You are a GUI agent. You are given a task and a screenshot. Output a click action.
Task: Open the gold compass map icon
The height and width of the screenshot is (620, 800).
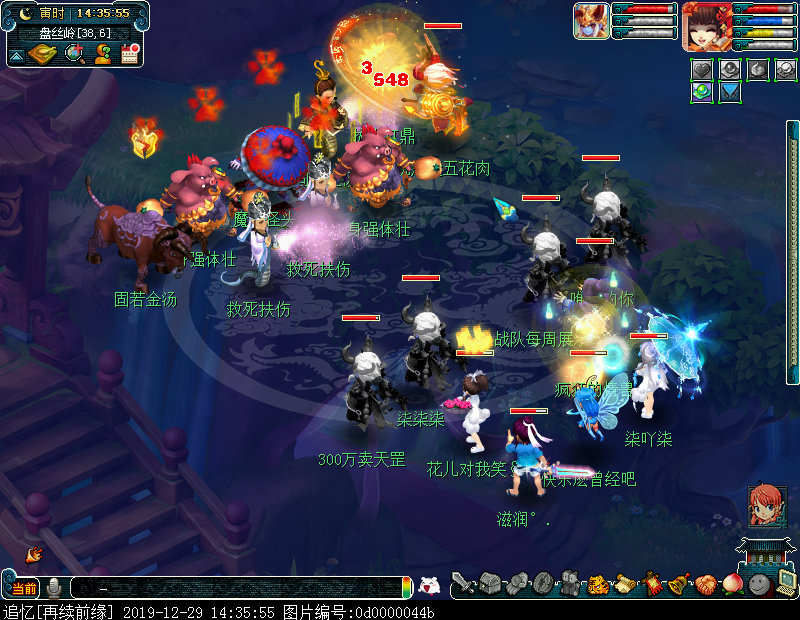[44, 54]
